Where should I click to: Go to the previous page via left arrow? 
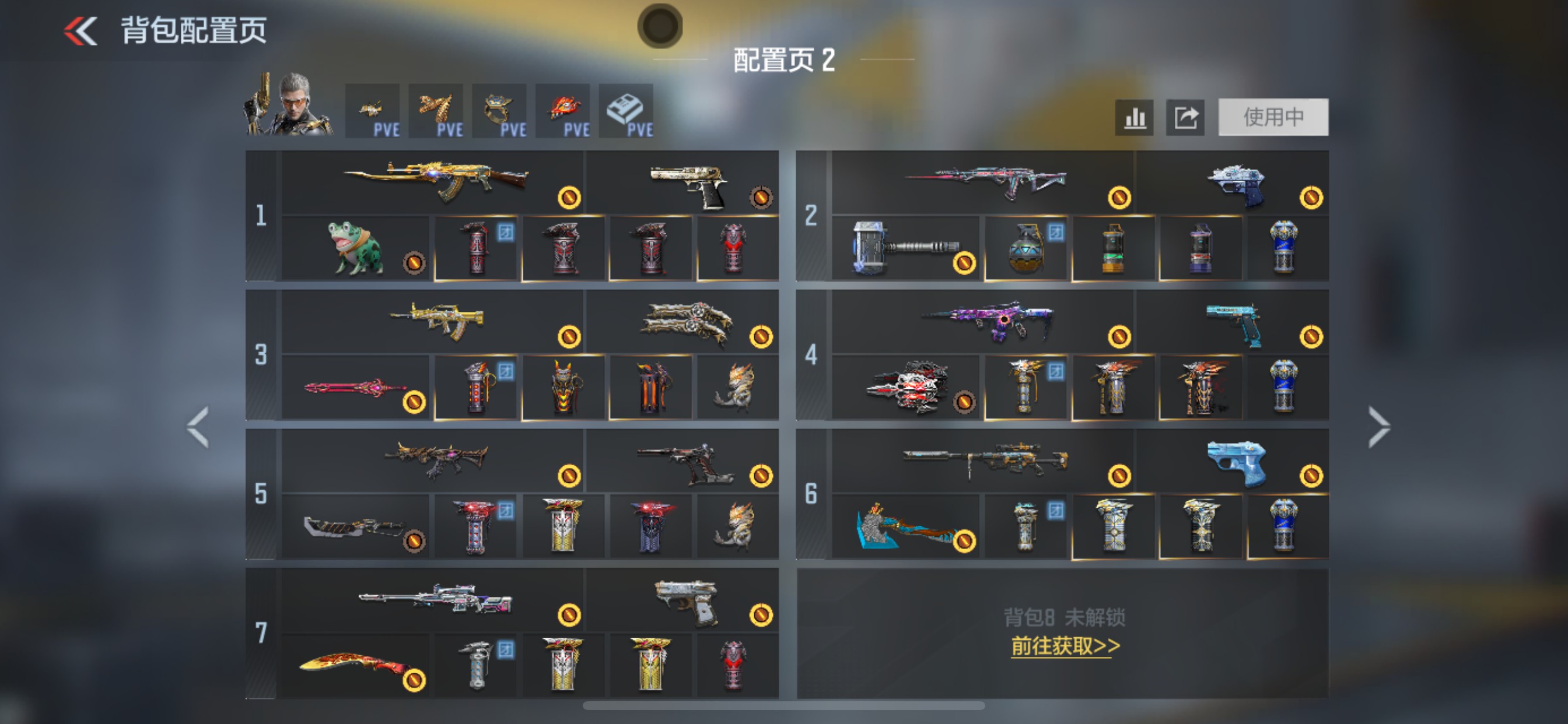(x=198, y=426)
